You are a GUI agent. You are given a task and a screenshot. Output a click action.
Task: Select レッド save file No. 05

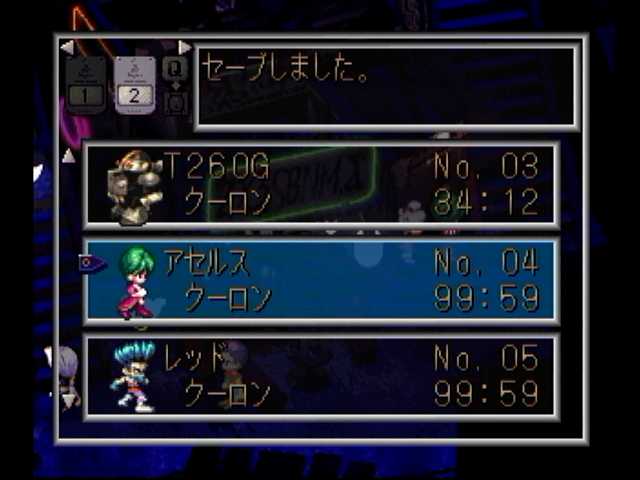321,377
